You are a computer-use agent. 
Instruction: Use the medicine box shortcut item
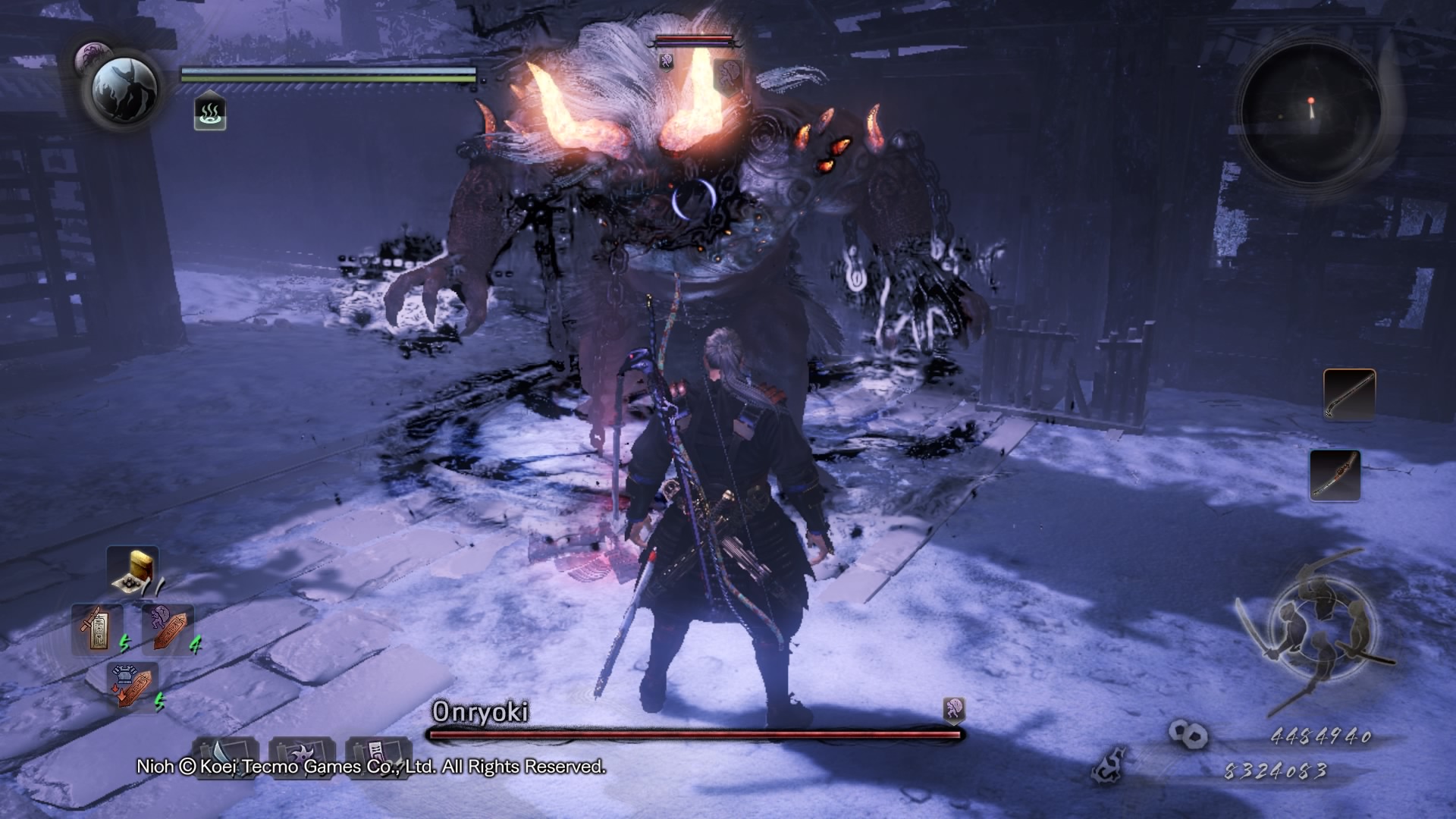(133, 570)
